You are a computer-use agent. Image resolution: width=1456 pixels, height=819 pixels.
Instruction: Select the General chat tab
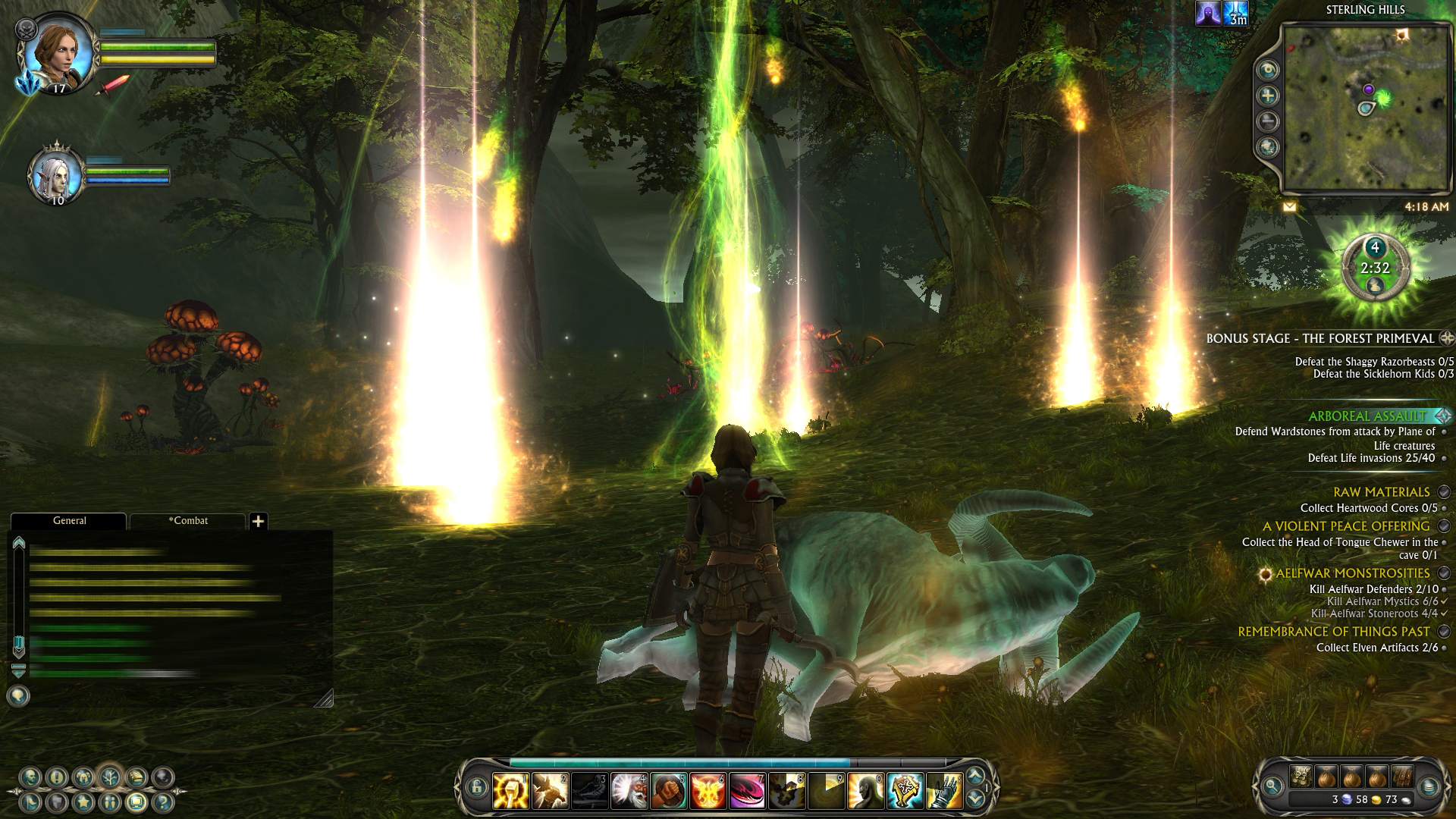pyautogui.click(x=69, y=521)
